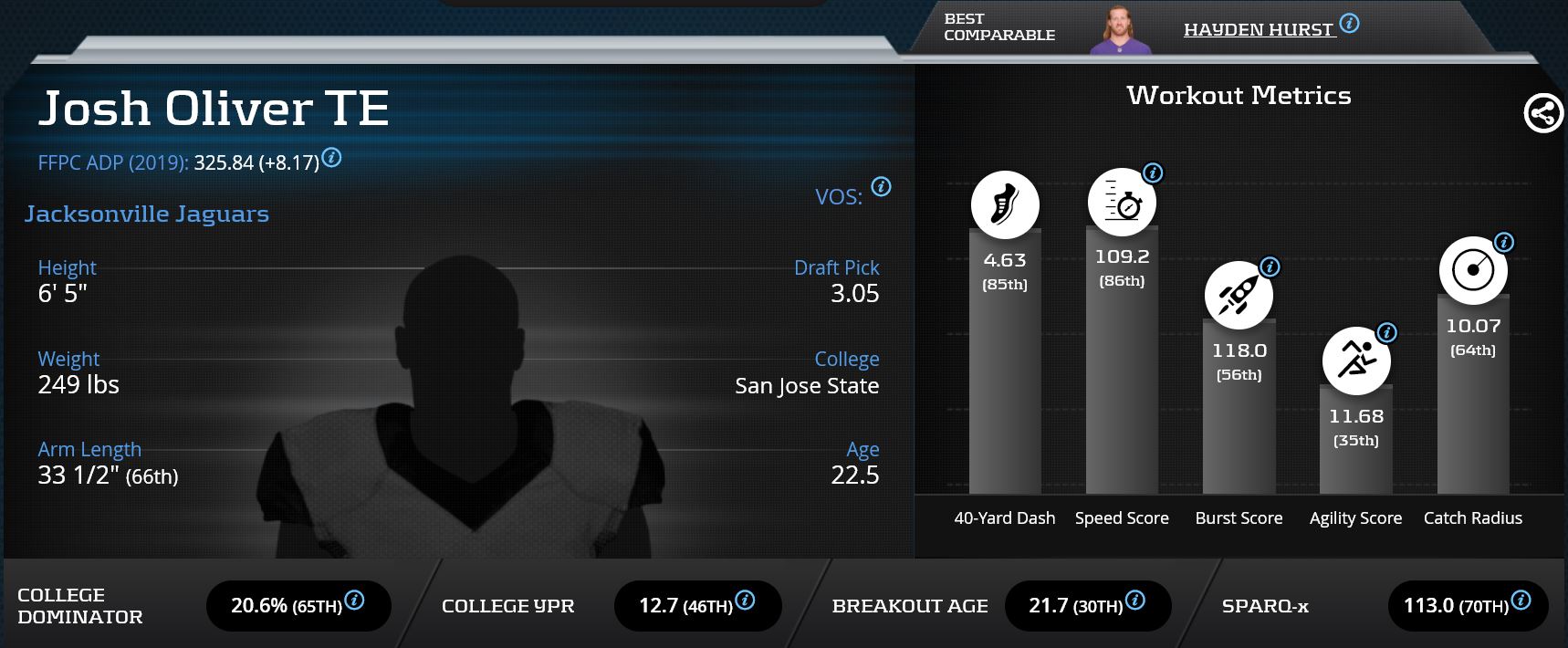Click the VOS info icon

[x=881, y=186]
